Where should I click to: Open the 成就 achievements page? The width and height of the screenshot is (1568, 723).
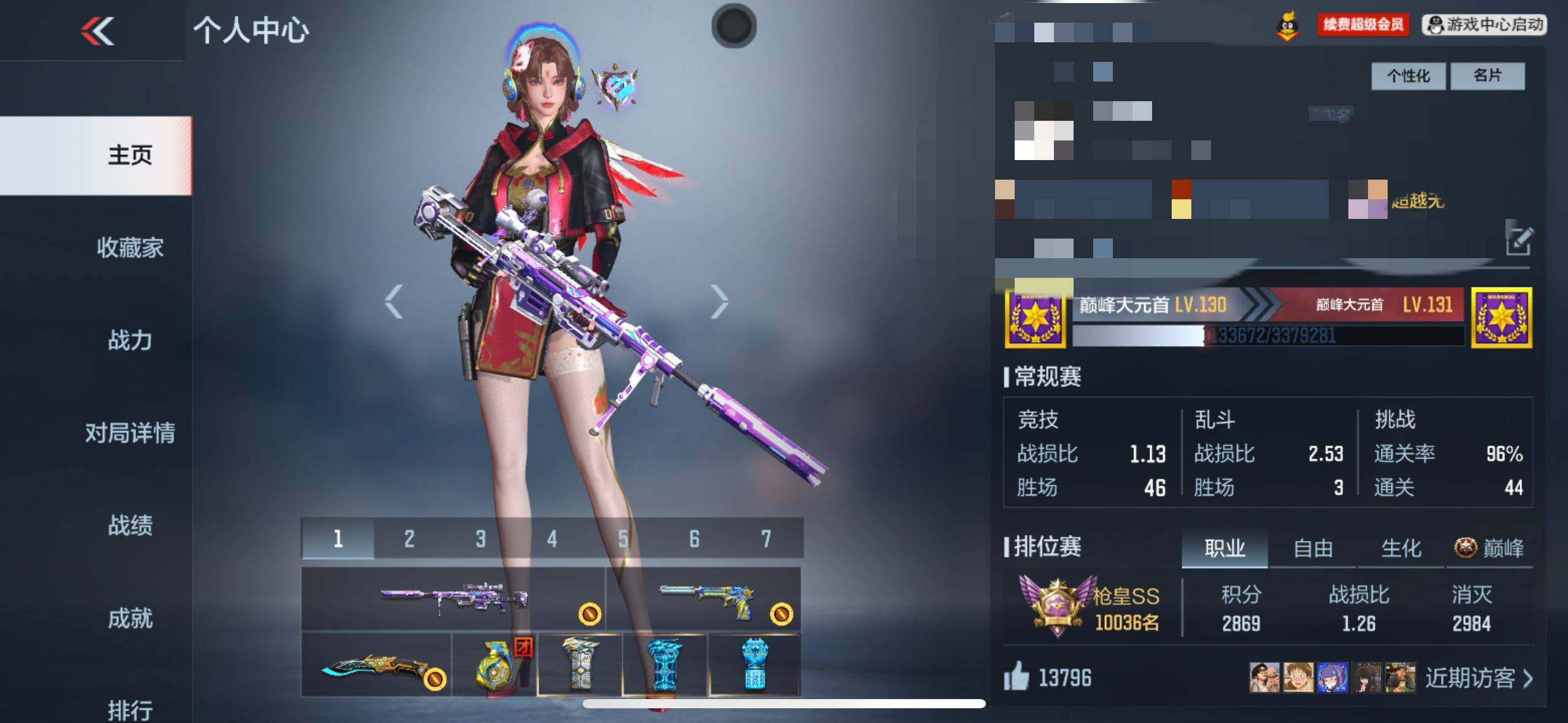tap(130, 618)
